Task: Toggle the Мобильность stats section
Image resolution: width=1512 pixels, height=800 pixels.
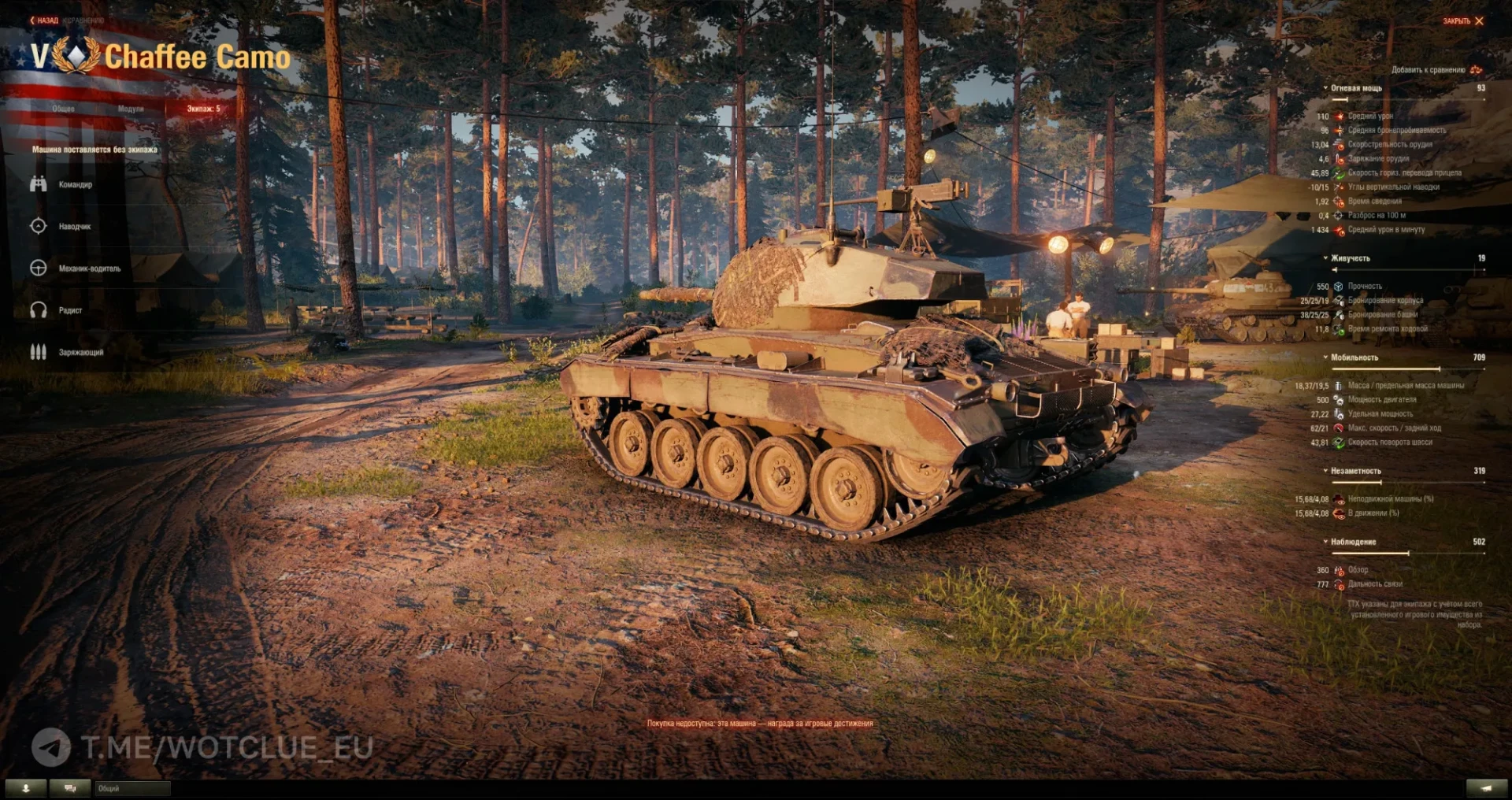Action: (1354, 357)
